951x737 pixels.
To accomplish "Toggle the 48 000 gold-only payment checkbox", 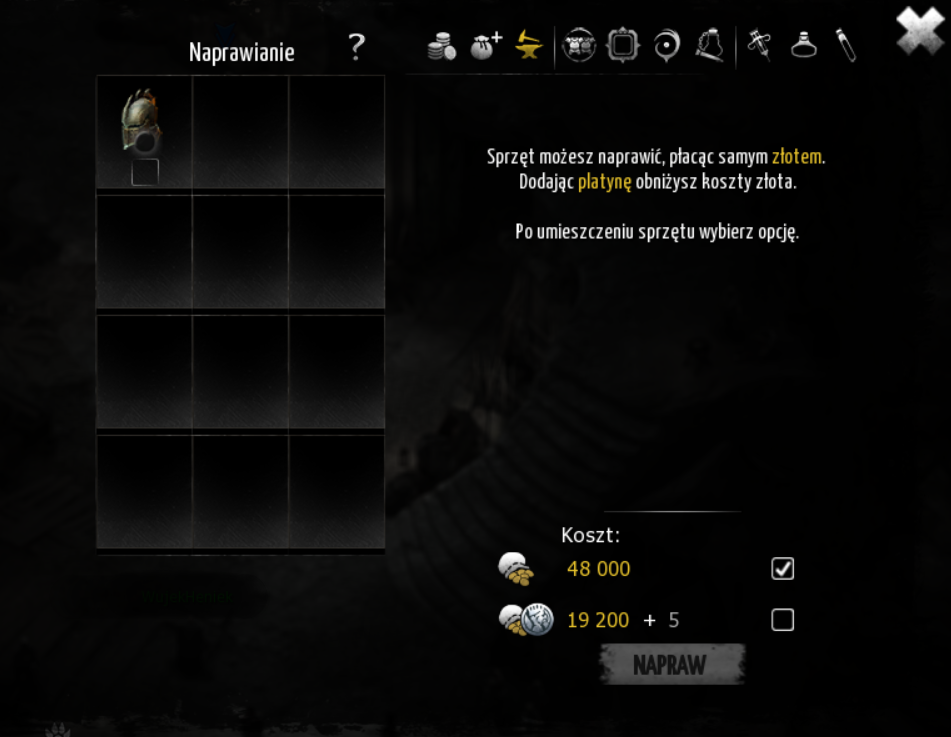I will tap(782, 569).
